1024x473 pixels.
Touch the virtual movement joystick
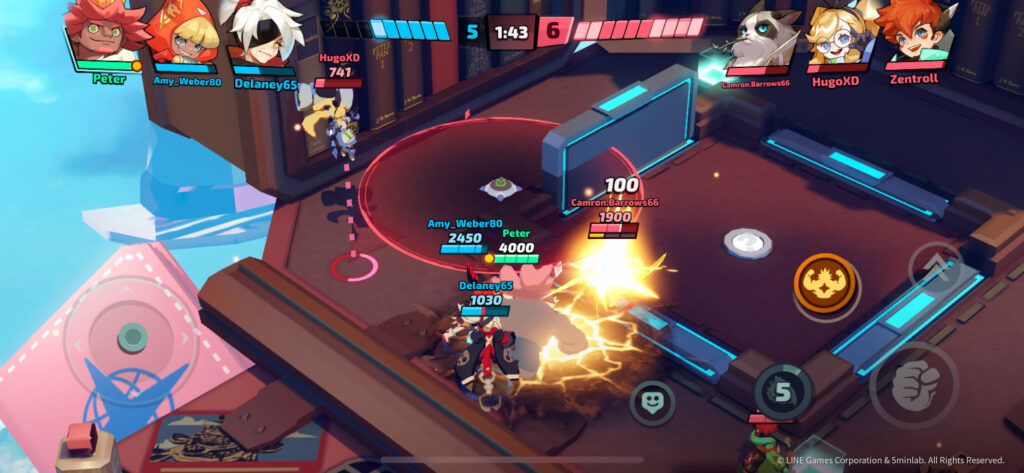coord(131,337)
